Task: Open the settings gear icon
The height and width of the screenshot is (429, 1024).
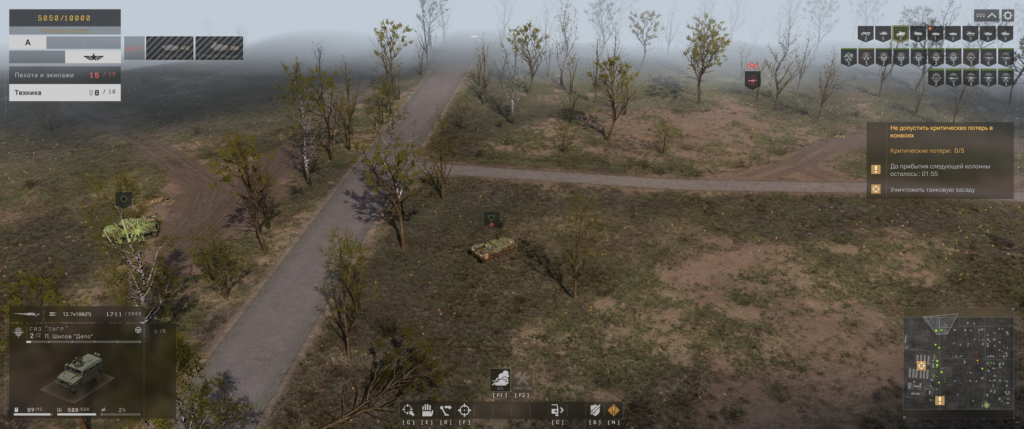Action: 1008,15
